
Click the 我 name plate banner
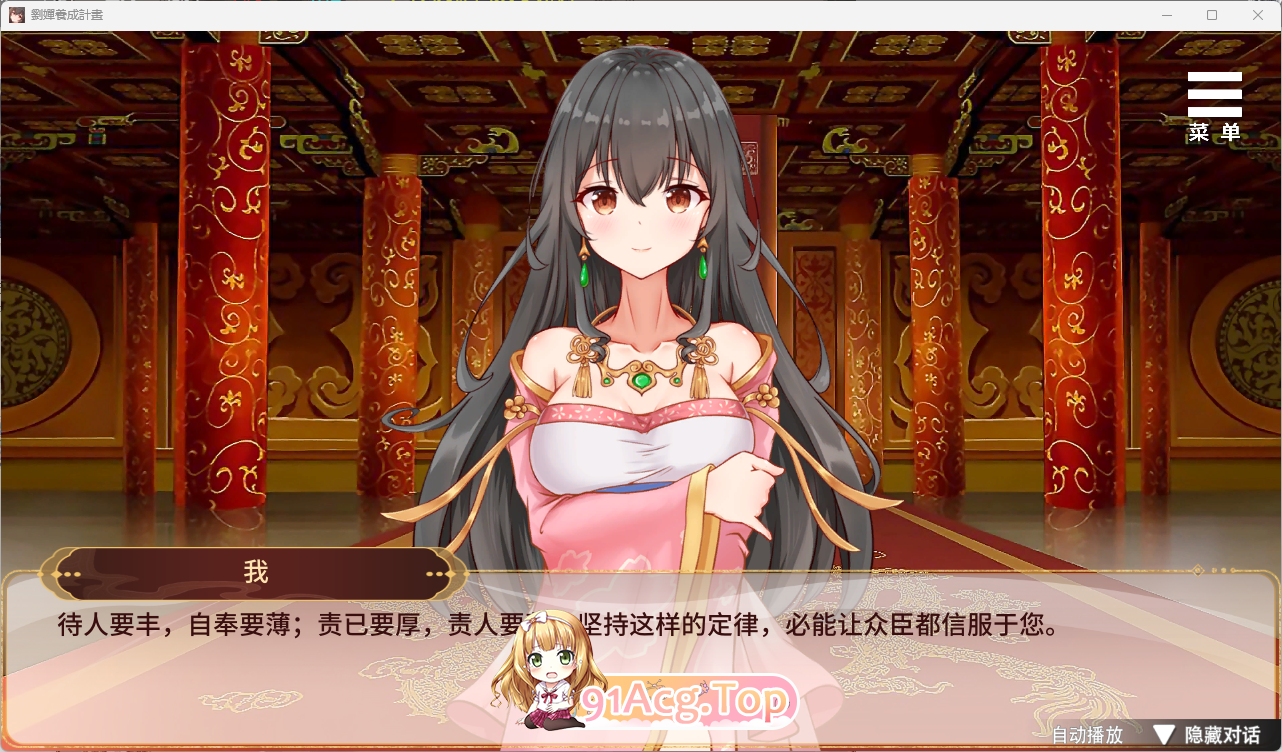[255, 570]
